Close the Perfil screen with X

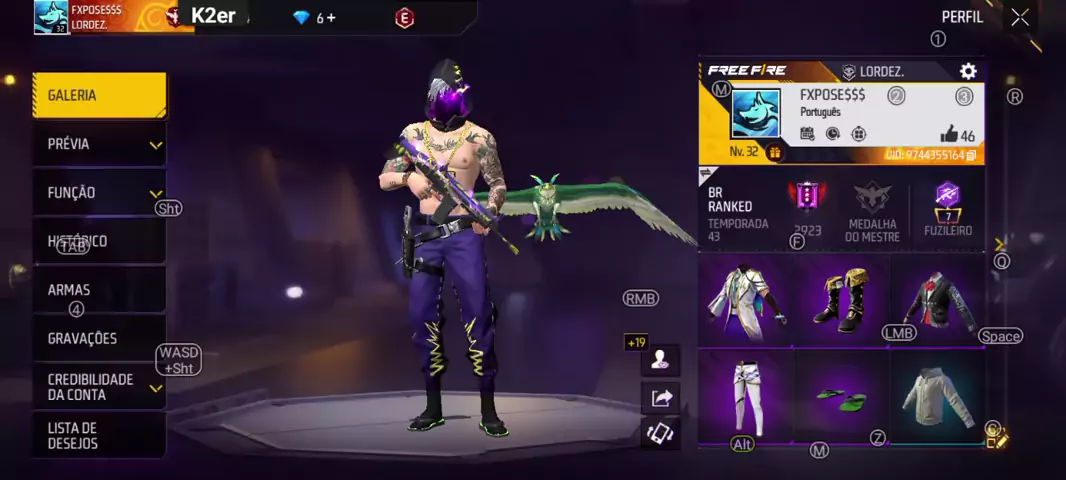click(x=1019, y=17)
